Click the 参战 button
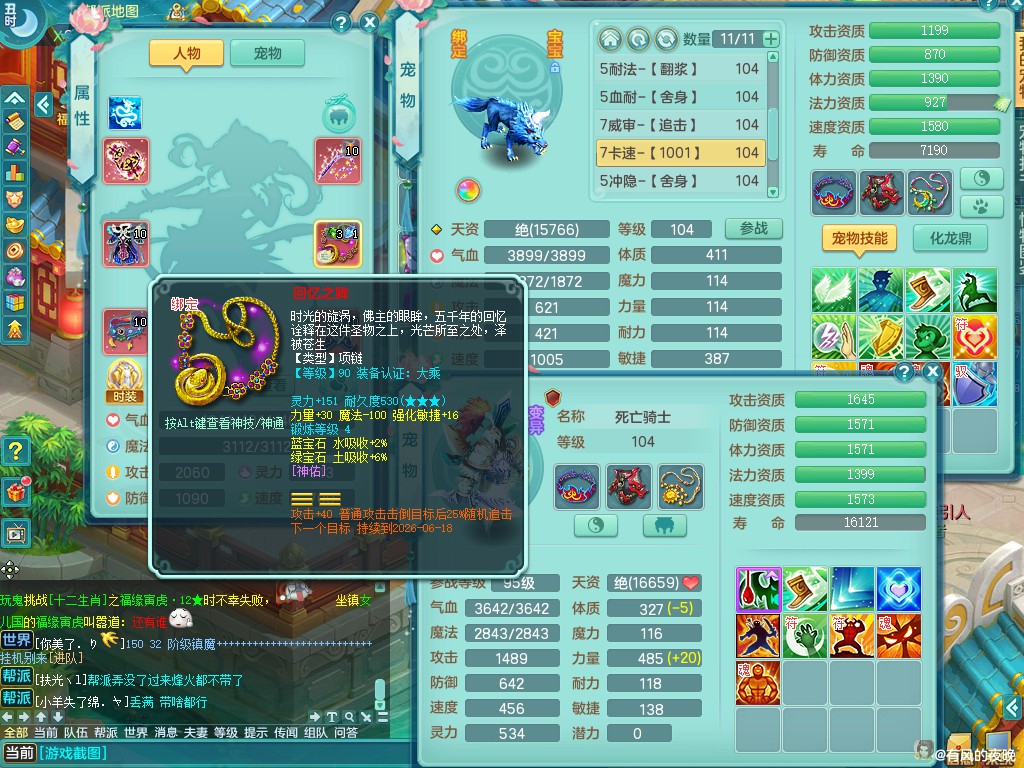The image size is (1024, 768). [753, 229]
